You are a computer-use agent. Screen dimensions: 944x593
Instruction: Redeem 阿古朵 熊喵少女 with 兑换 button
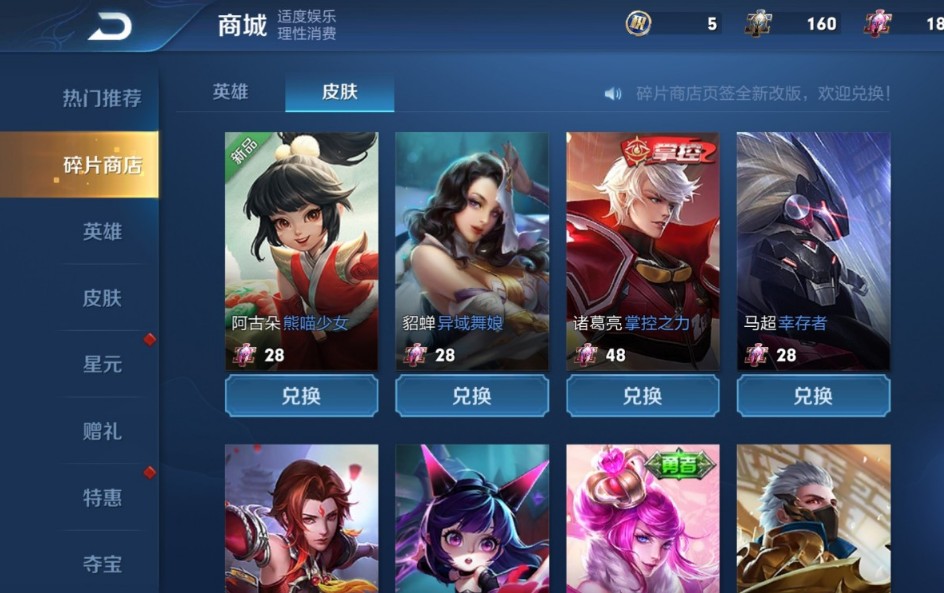(301, 396)
